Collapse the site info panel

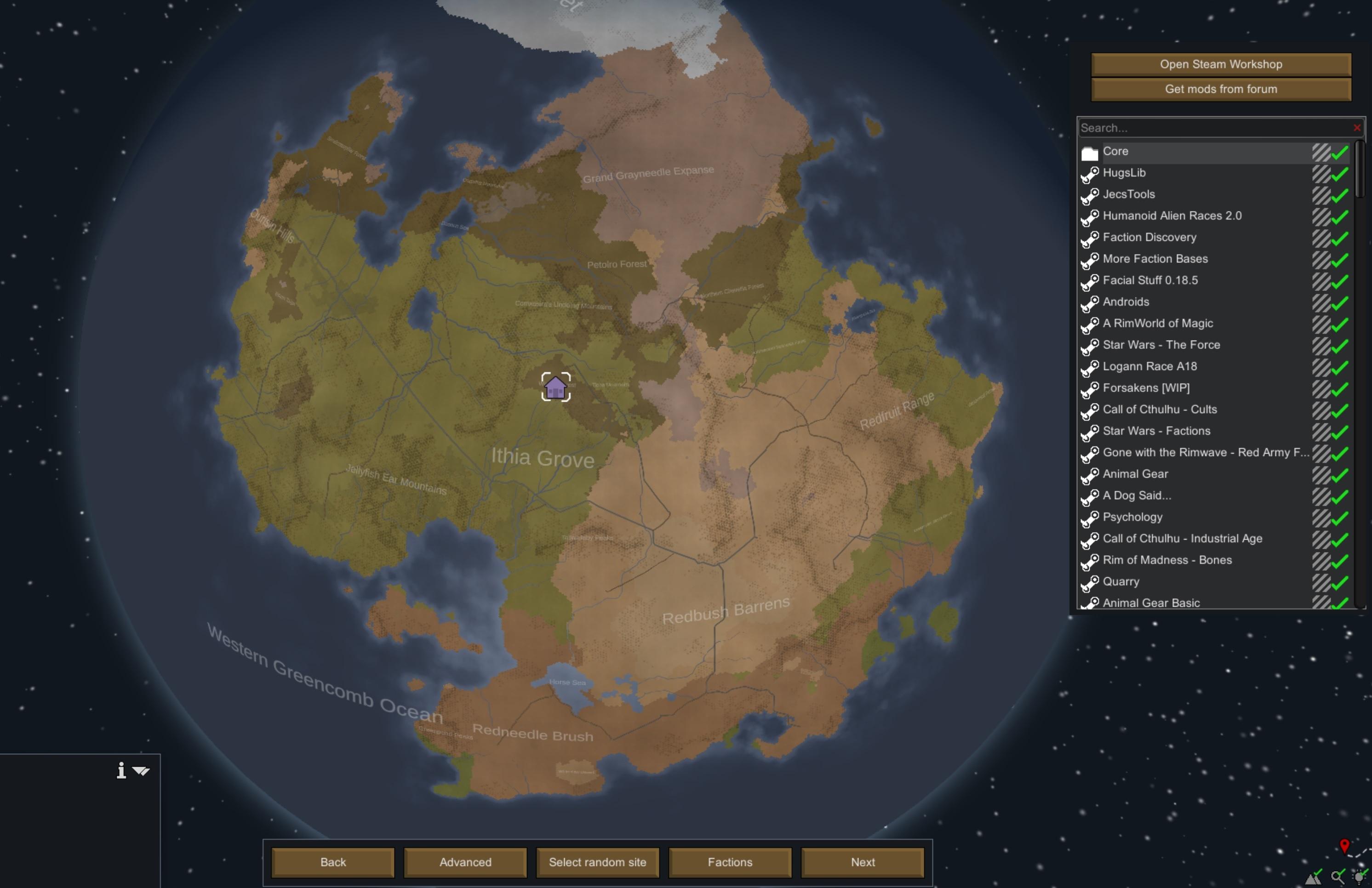140,770
